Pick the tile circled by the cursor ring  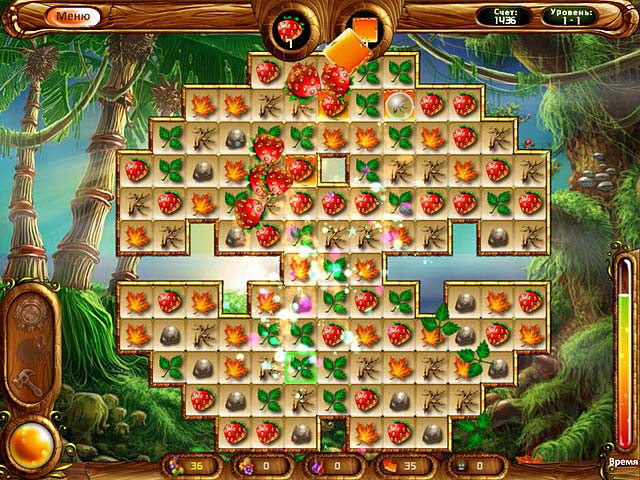click(x=398, y=103)
